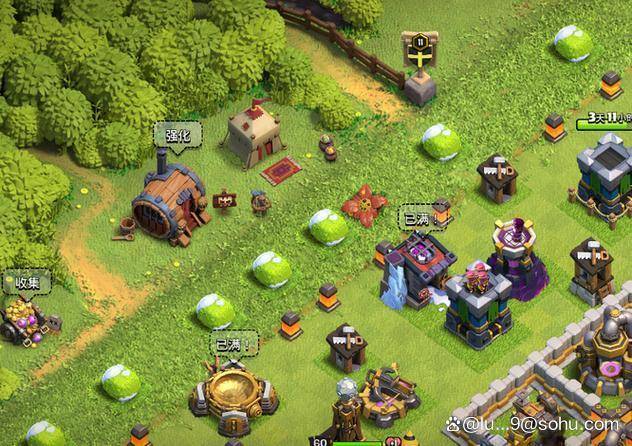Viewport: 632px width, 446px height.
Task: Tap the 已满! bubble above the golden cauldron
Action: [231, 345]
